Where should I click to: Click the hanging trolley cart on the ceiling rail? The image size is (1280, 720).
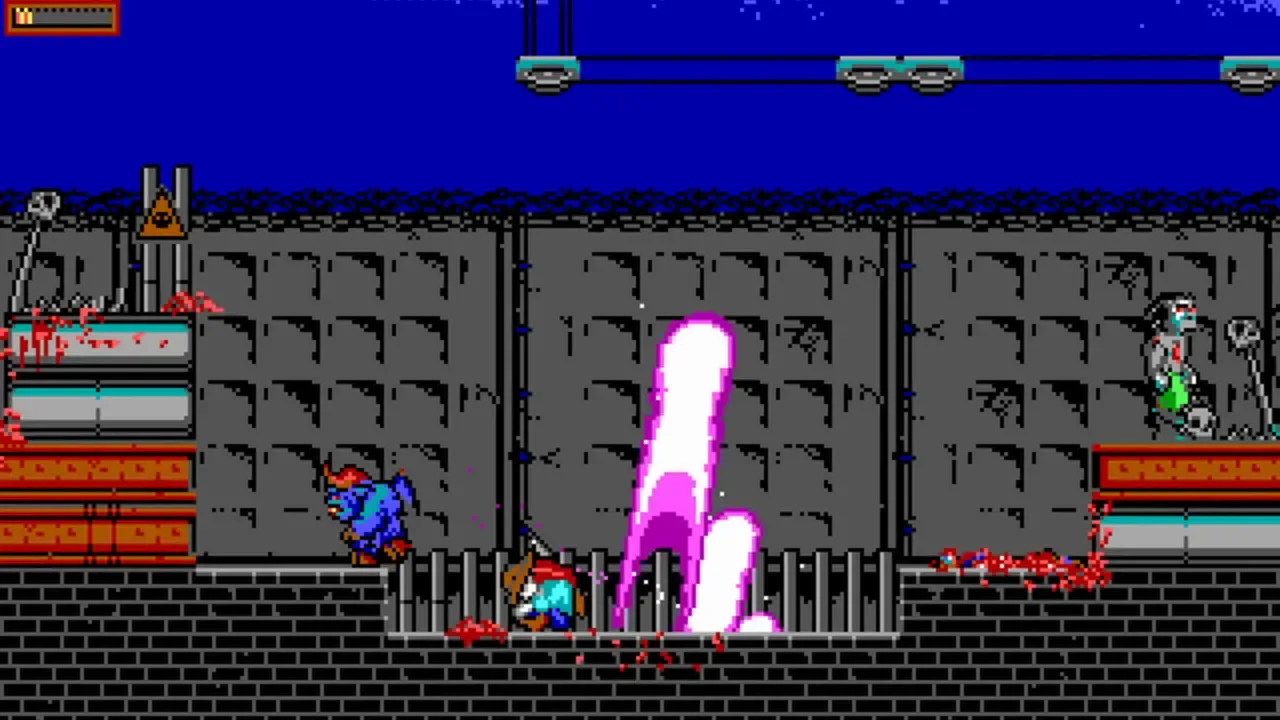[x=548, y=72]
